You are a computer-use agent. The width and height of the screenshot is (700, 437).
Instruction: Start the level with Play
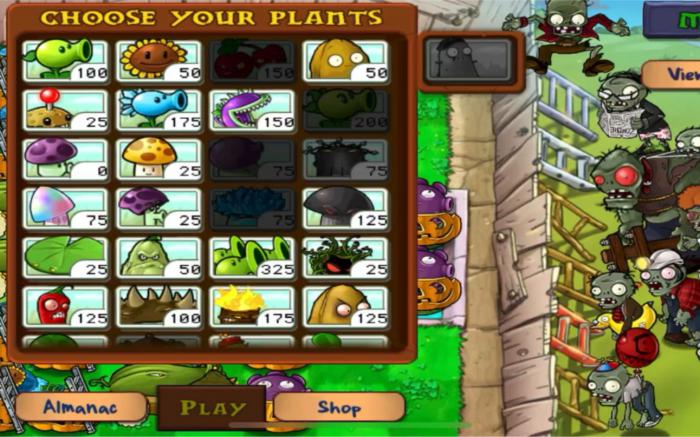tap(212, 407)
